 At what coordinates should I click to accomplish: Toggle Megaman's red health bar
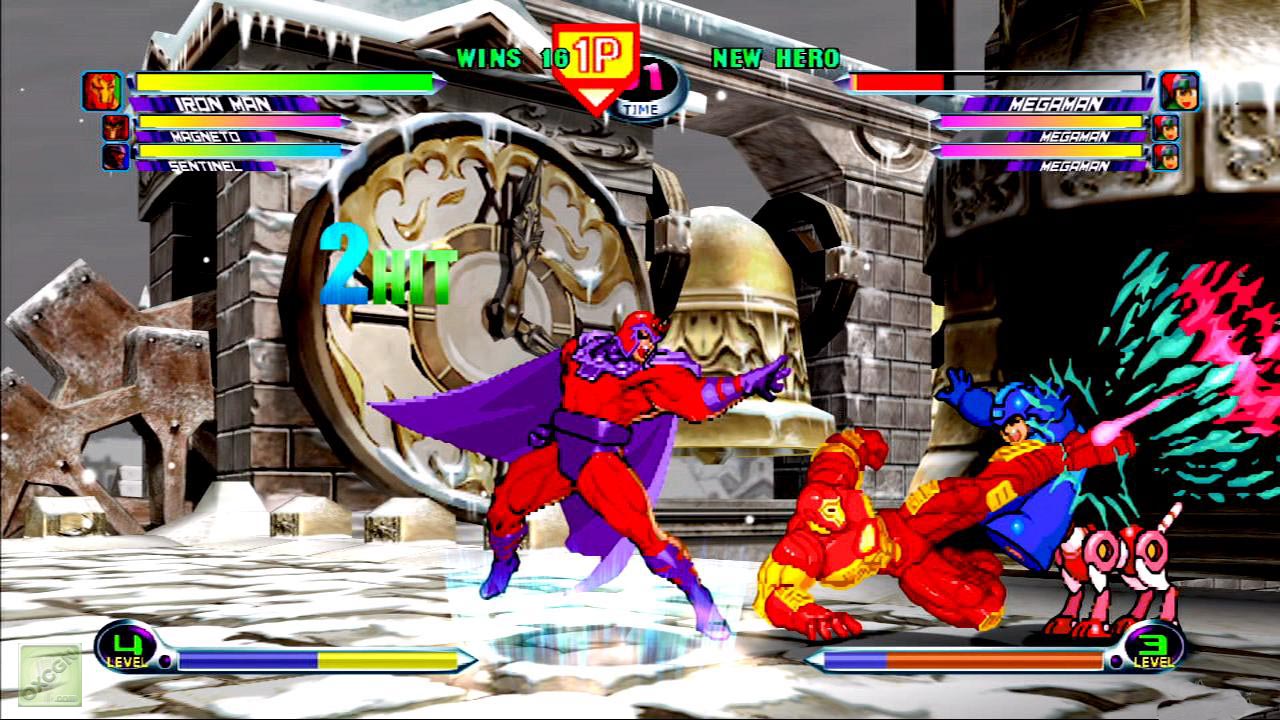[x=895, y=83]
